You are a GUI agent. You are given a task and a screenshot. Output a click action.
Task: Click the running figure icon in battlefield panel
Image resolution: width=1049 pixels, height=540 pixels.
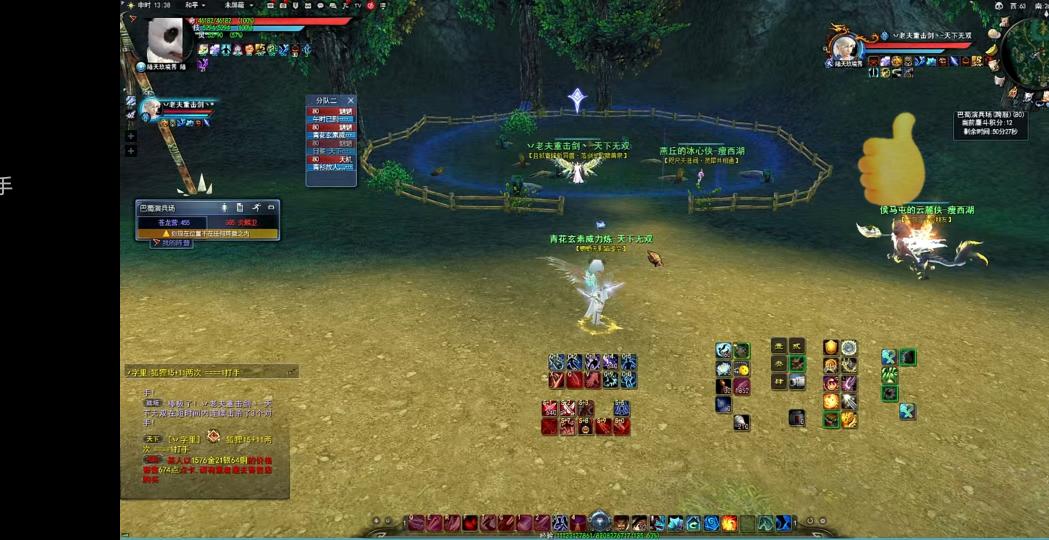pyautogui.click(x=255, y=207)
